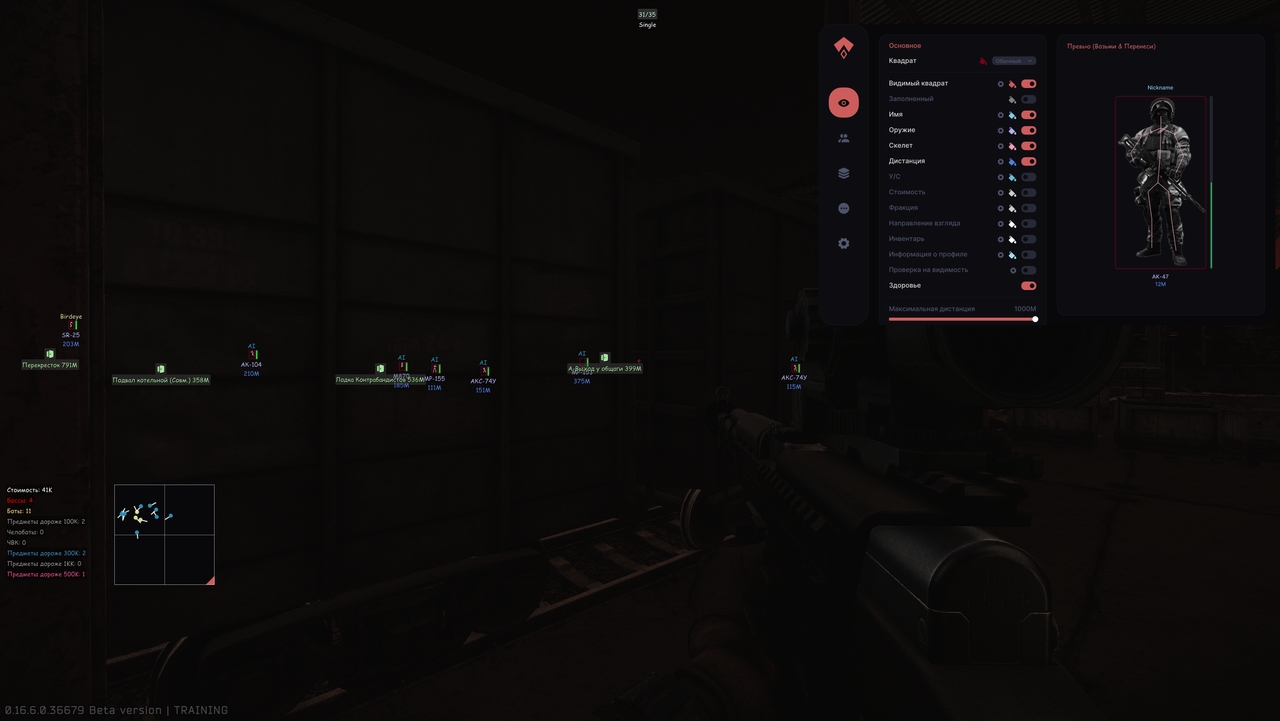Open the gear icon in the Оружие row

tap(1000, 130)
